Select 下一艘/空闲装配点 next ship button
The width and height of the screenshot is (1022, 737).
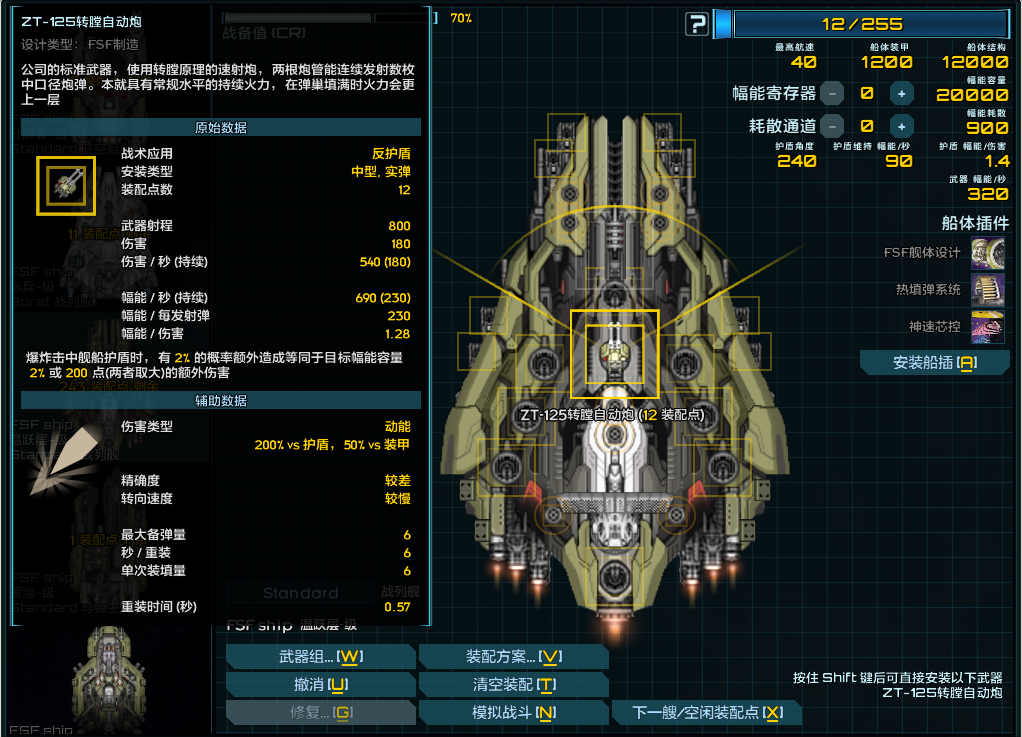707,713
